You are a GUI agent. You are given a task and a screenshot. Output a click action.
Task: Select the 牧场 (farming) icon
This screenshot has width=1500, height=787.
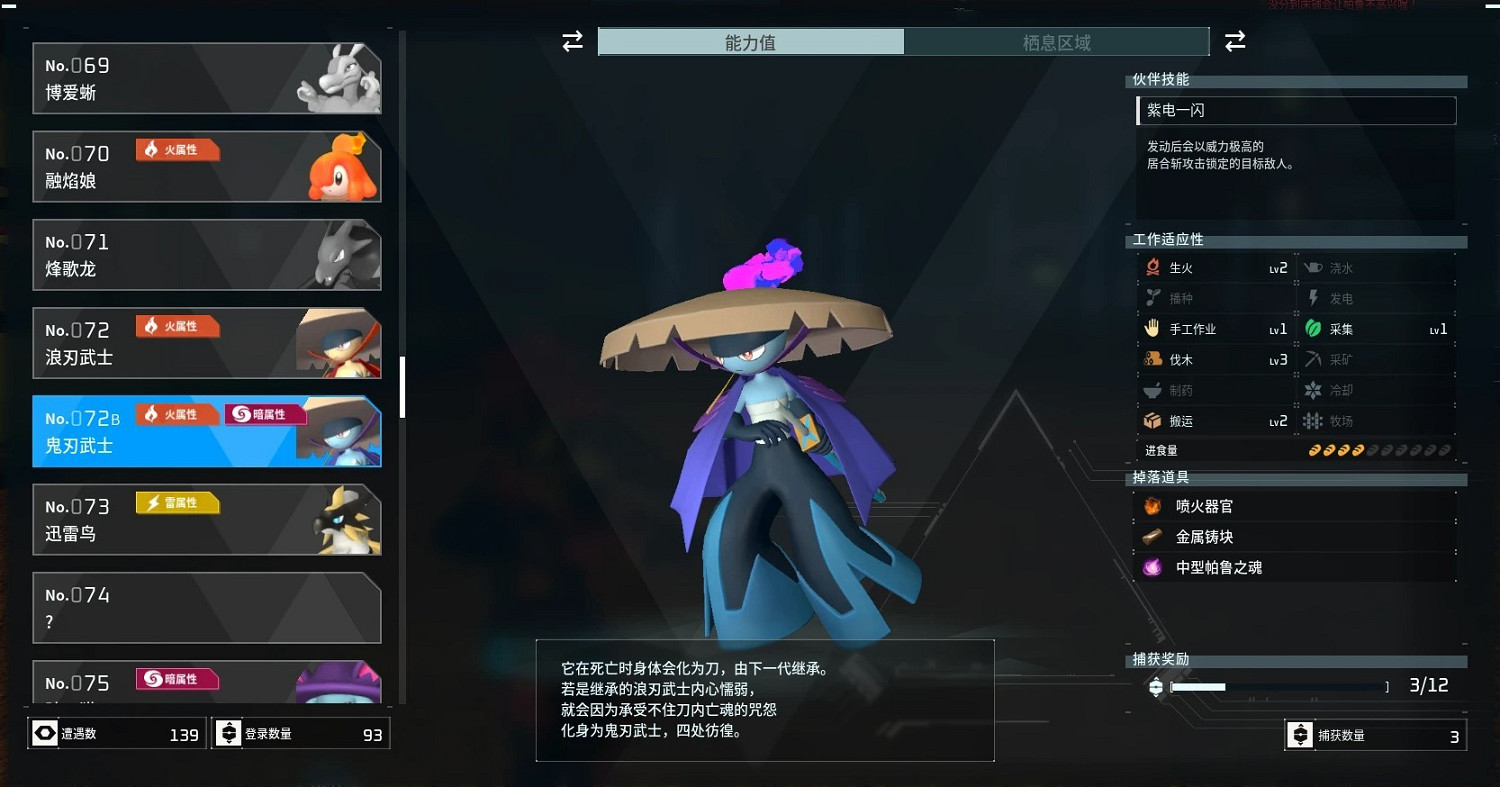pos(1314,421)
